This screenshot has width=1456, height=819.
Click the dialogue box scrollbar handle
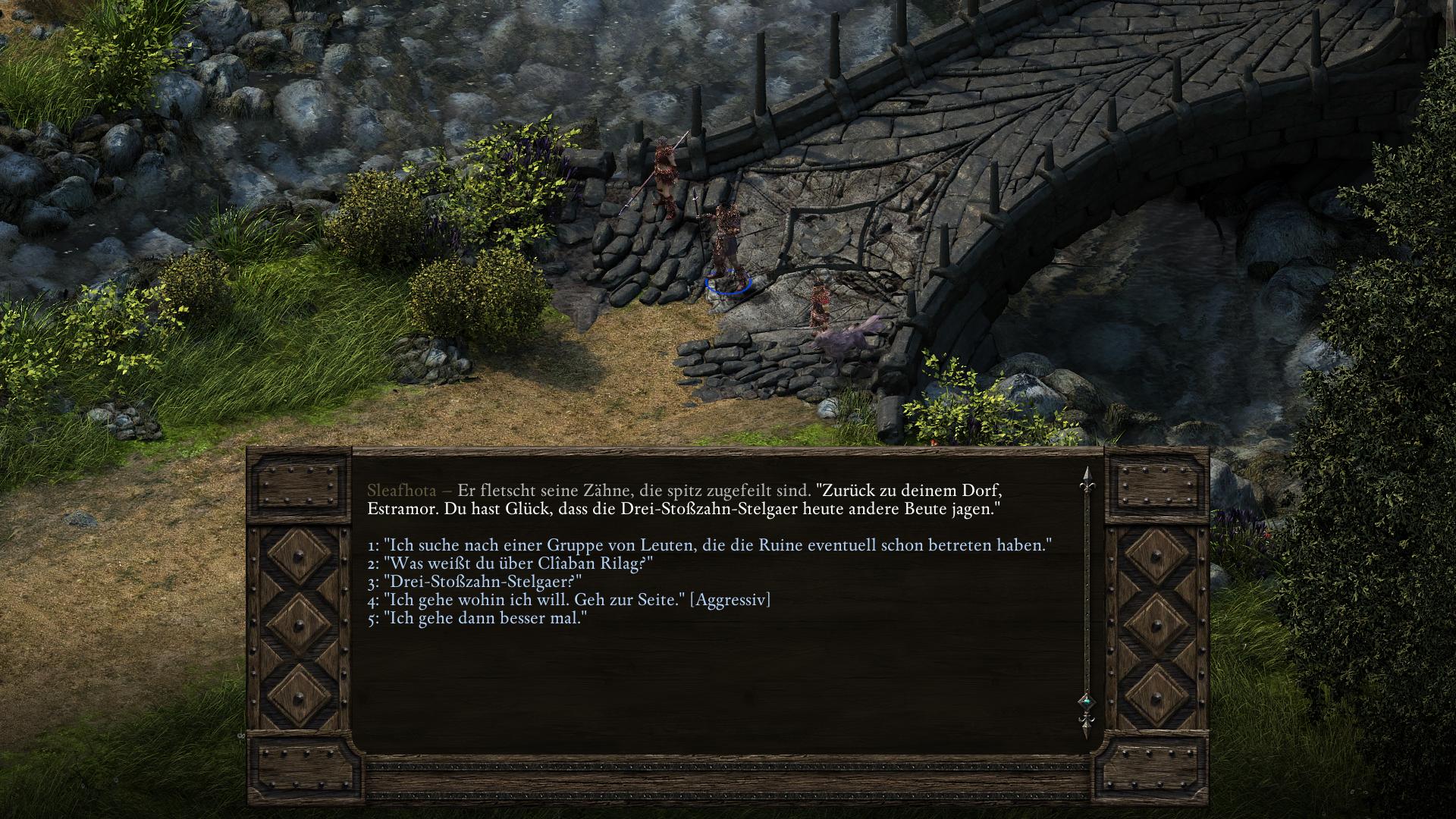1086,702
